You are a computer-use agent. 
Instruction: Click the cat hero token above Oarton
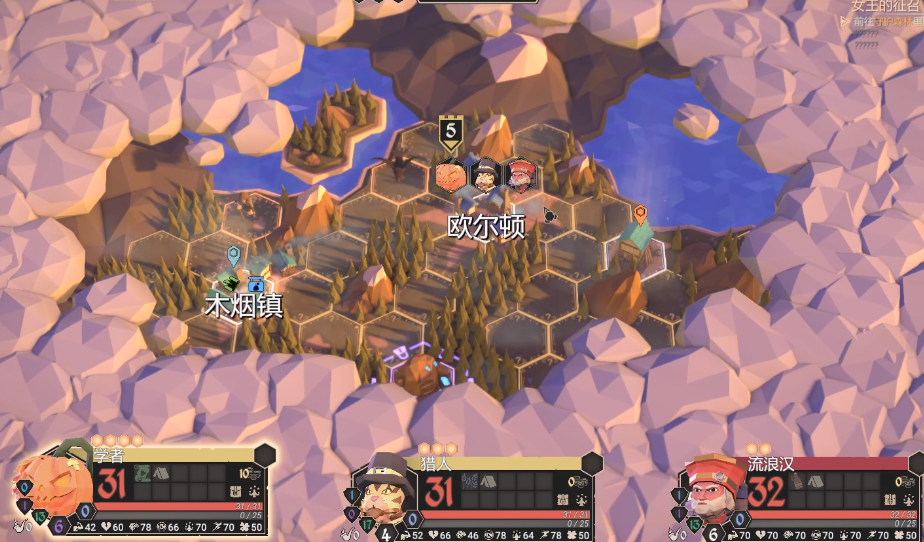tap(486, 176)
